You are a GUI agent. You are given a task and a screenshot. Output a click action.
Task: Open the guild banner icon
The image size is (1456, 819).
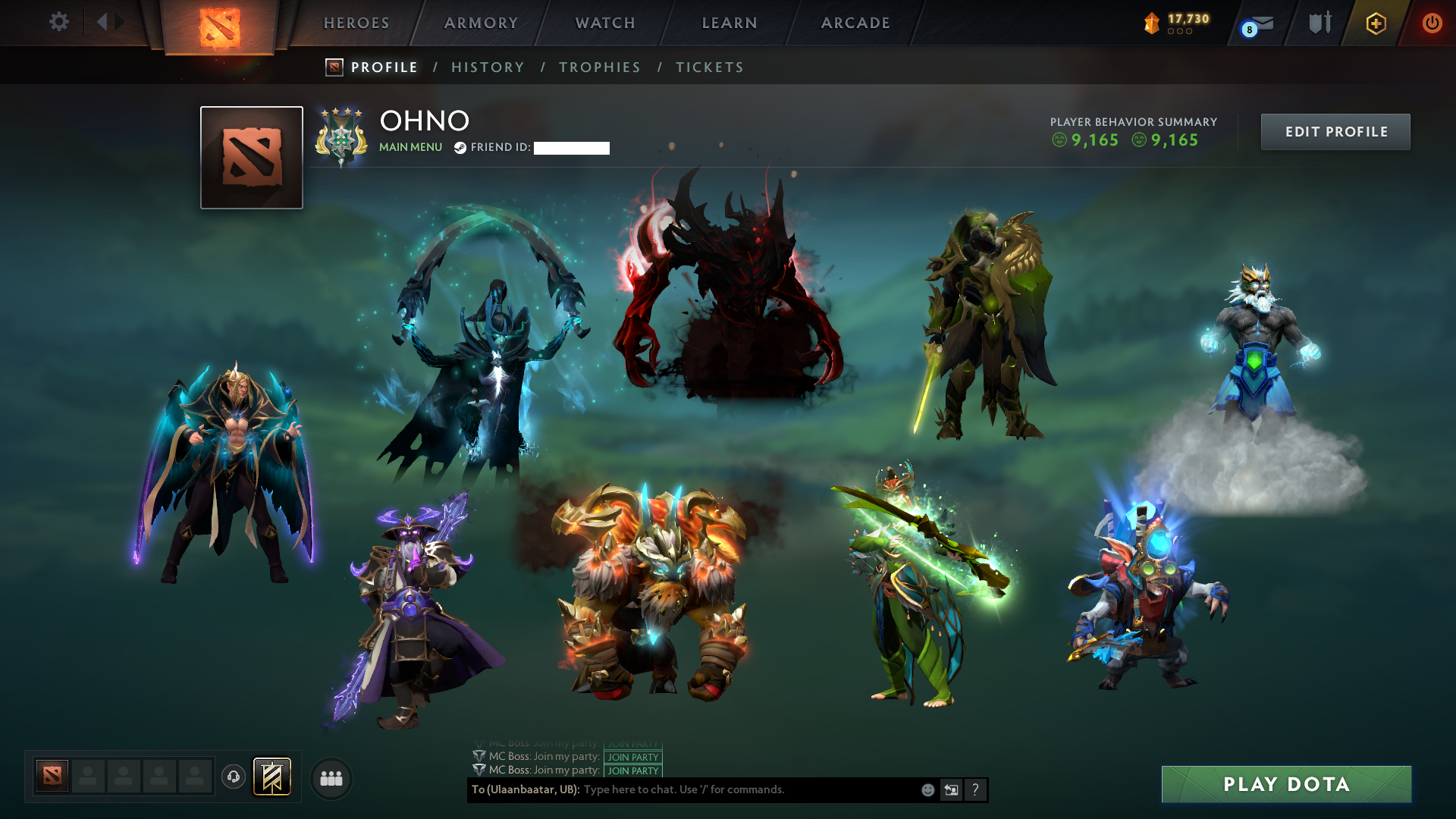273,777
